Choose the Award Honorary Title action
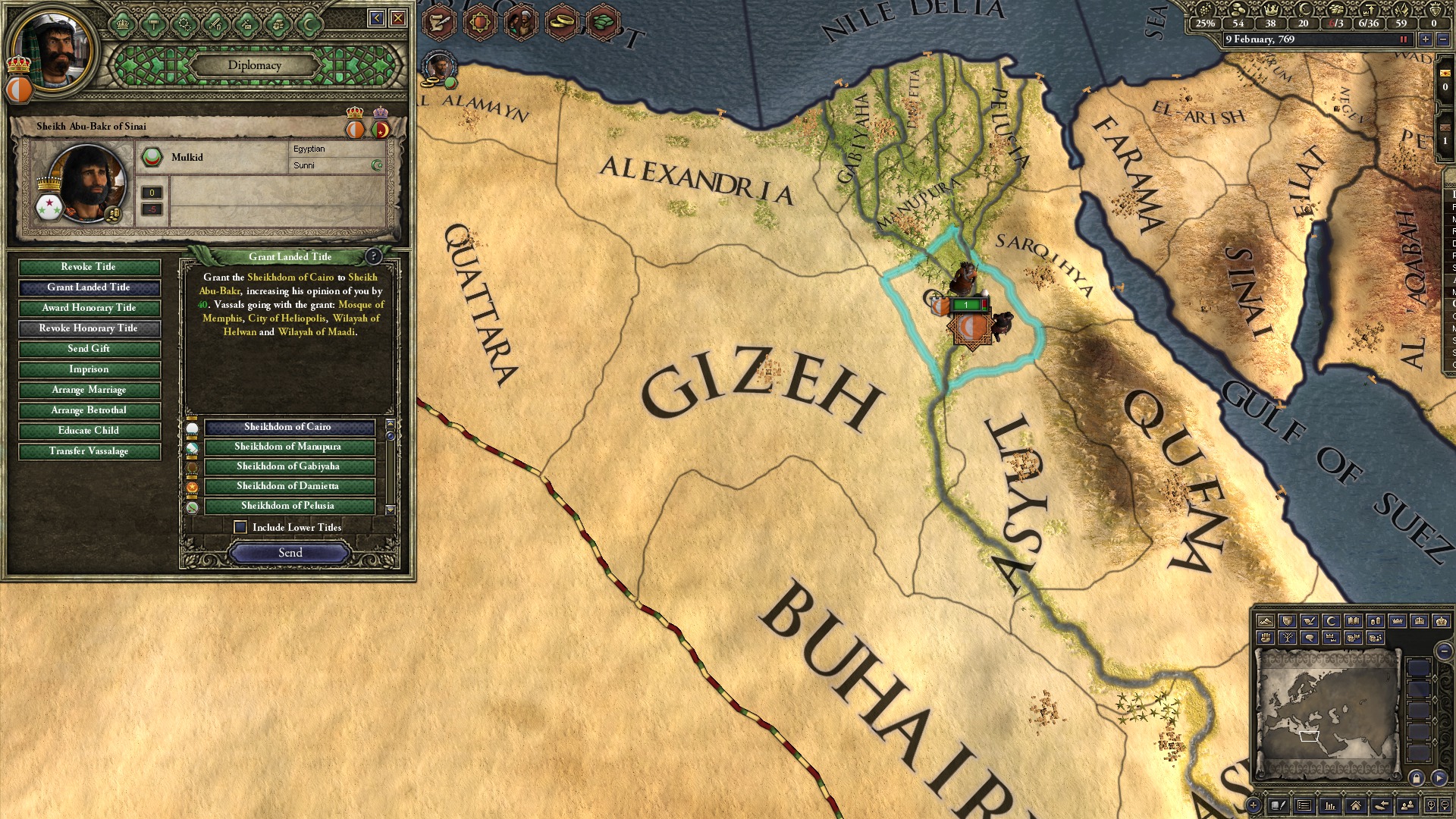Viewport: 1456px width, 819px height. pyautogui.click(x=89, y=308)
